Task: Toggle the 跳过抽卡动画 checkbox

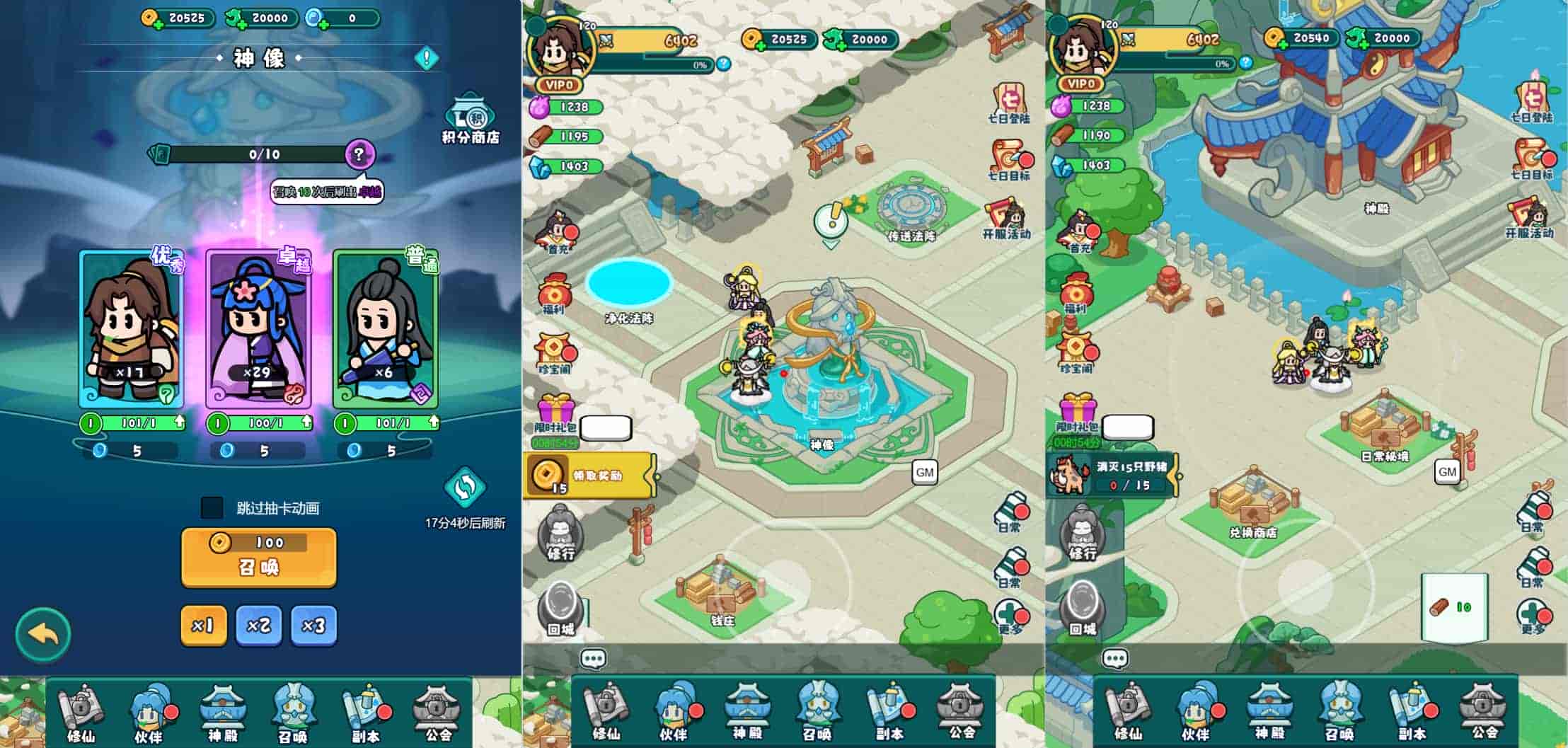Action: pos(212,507)
